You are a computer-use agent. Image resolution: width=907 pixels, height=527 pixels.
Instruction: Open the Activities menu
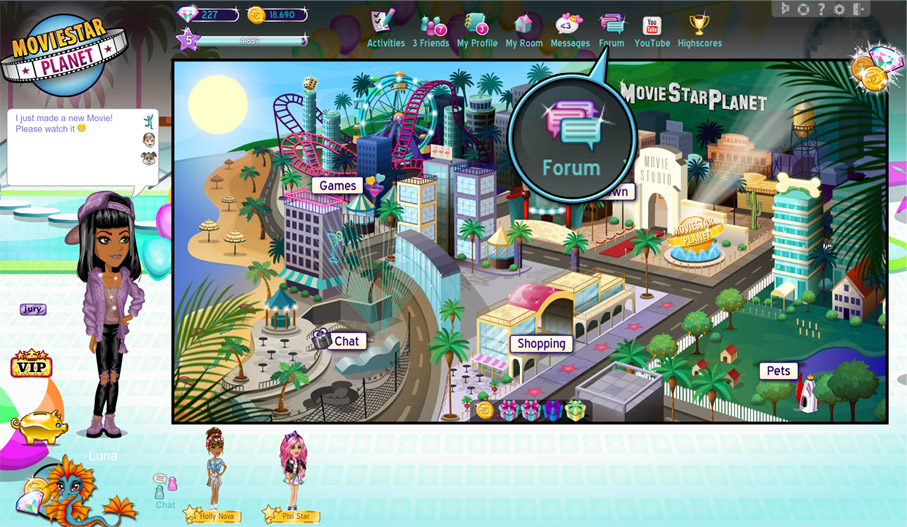point(385,28)
